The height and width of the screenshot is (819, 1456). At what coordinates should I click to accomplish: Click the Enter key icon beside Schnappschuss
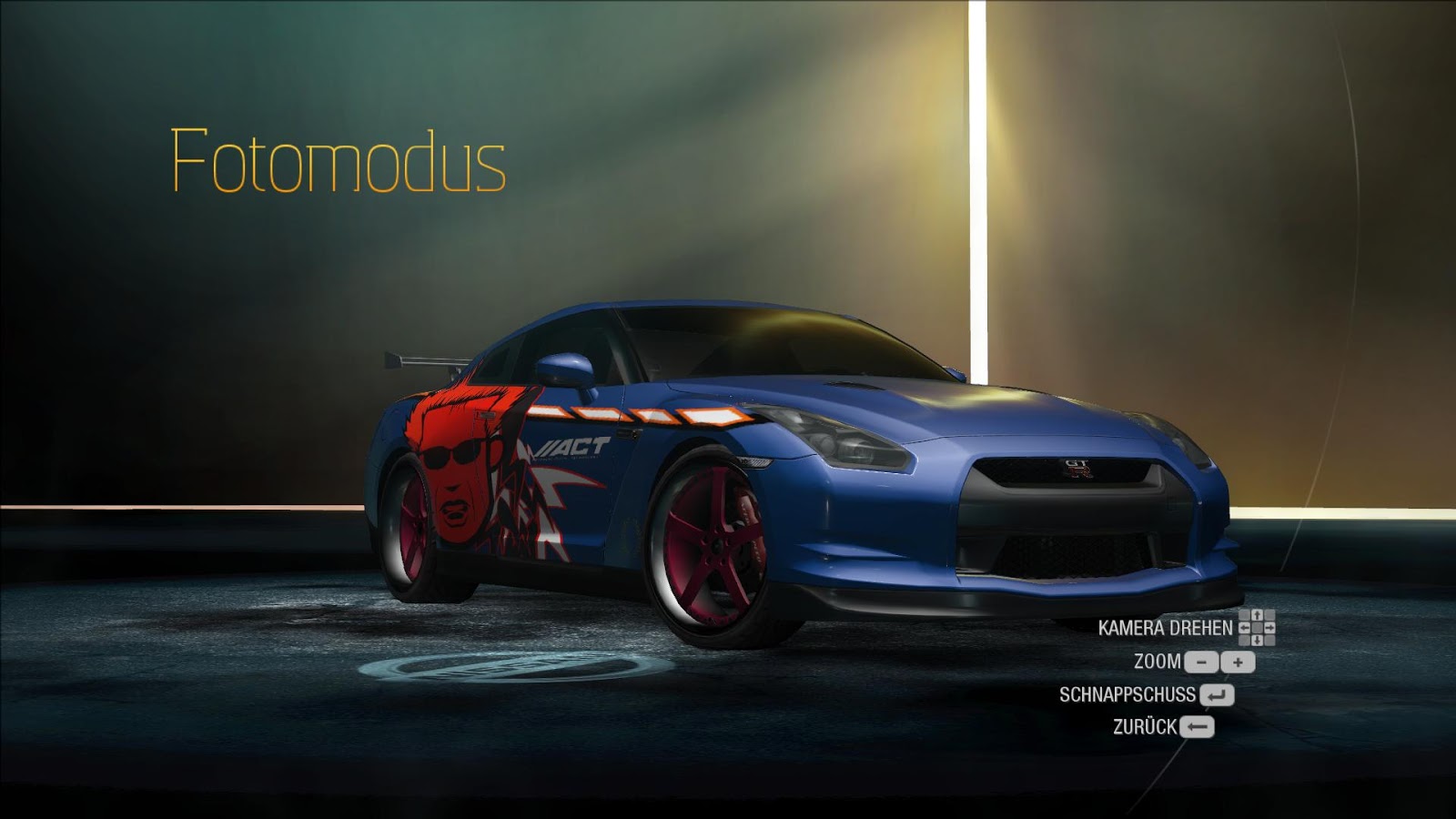tap(1218, 694)
